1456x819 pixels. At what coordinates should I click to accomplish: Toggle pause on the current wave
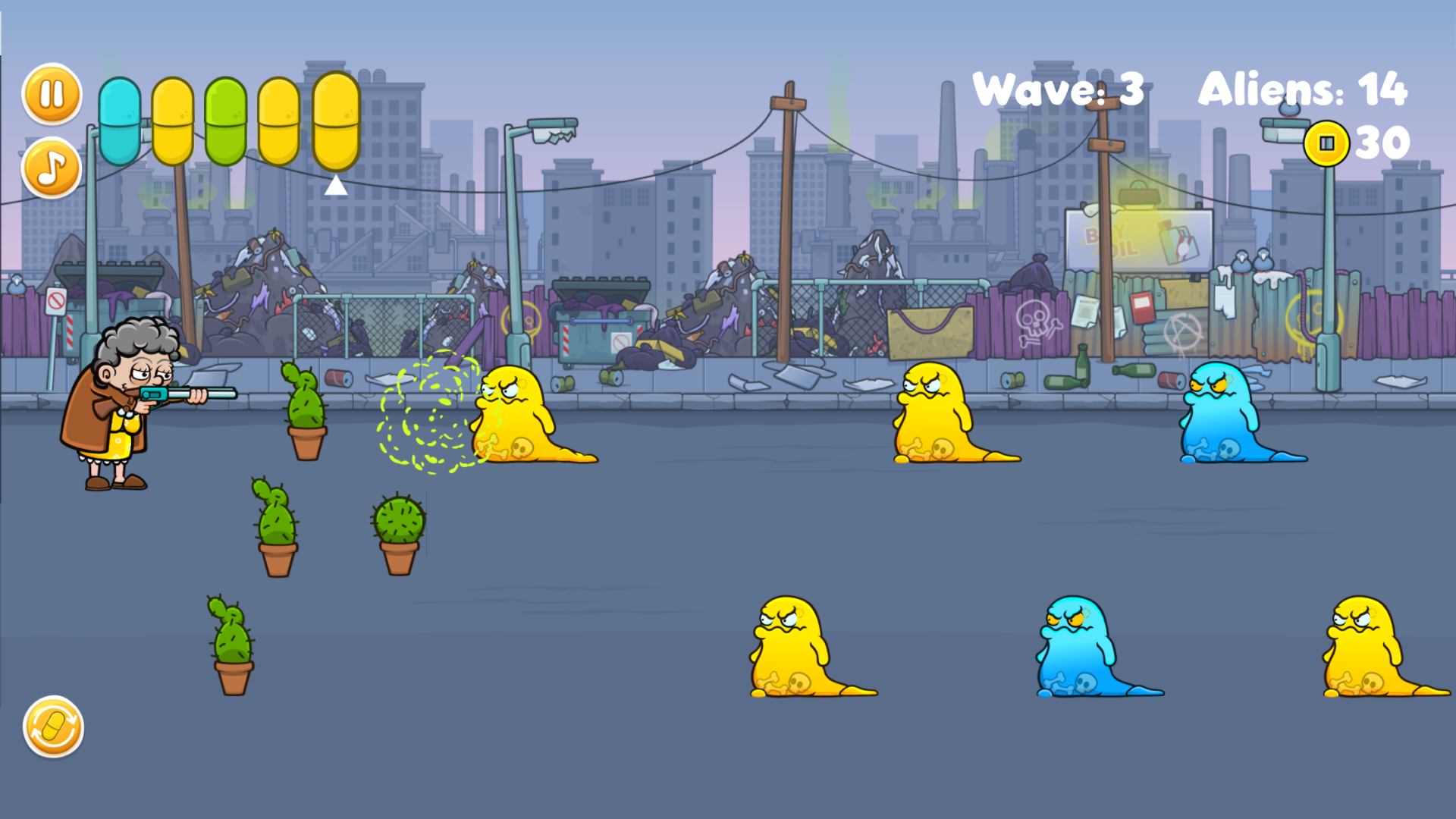50,93
